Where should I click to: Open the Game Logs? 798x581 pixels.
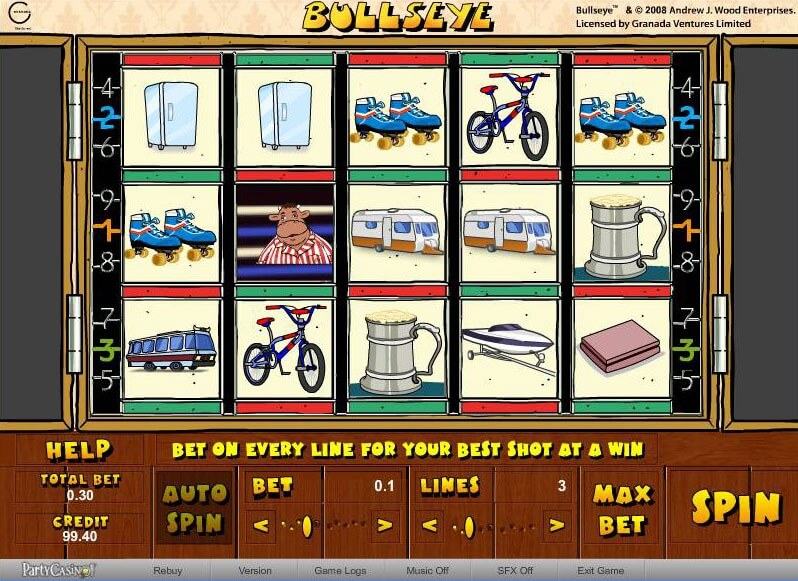(338, 571)
